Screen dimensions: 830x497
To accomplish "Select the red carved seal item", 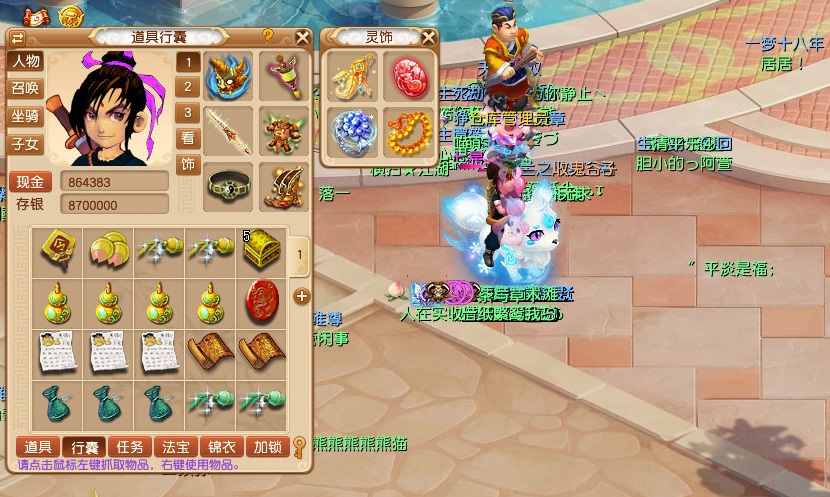I will [x=262, y=299].
